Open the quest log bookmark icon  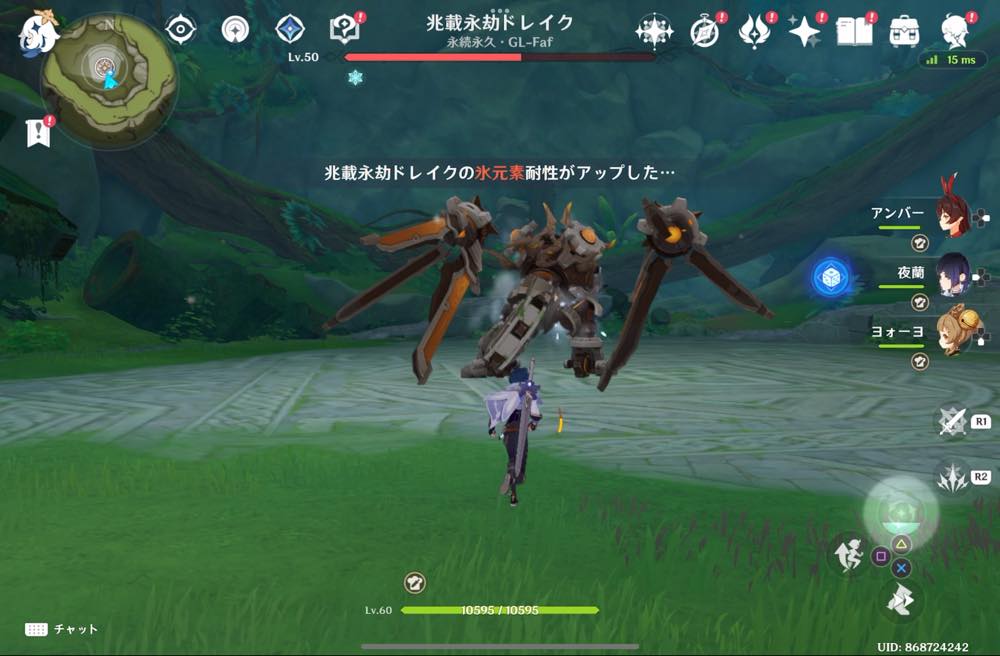38,133
